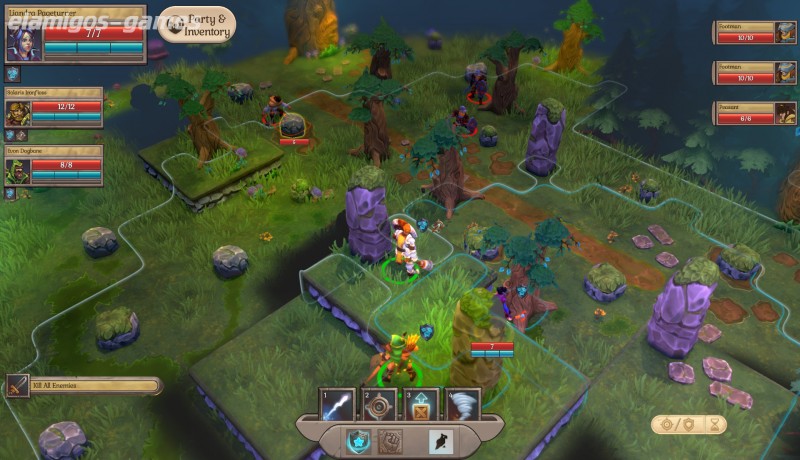
Task: Open the Kill All Enemies objective tracker
Action: point(83,385)
